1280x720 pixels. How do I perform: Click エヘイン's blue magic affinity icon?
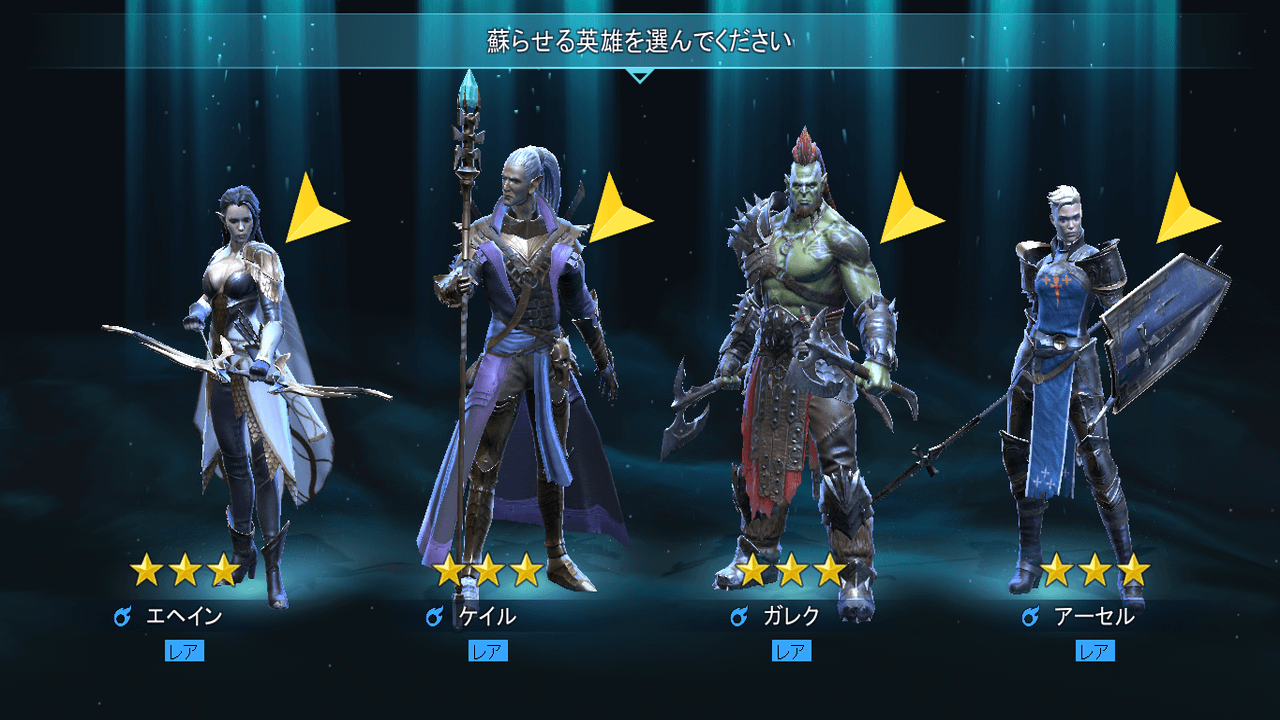122,617
